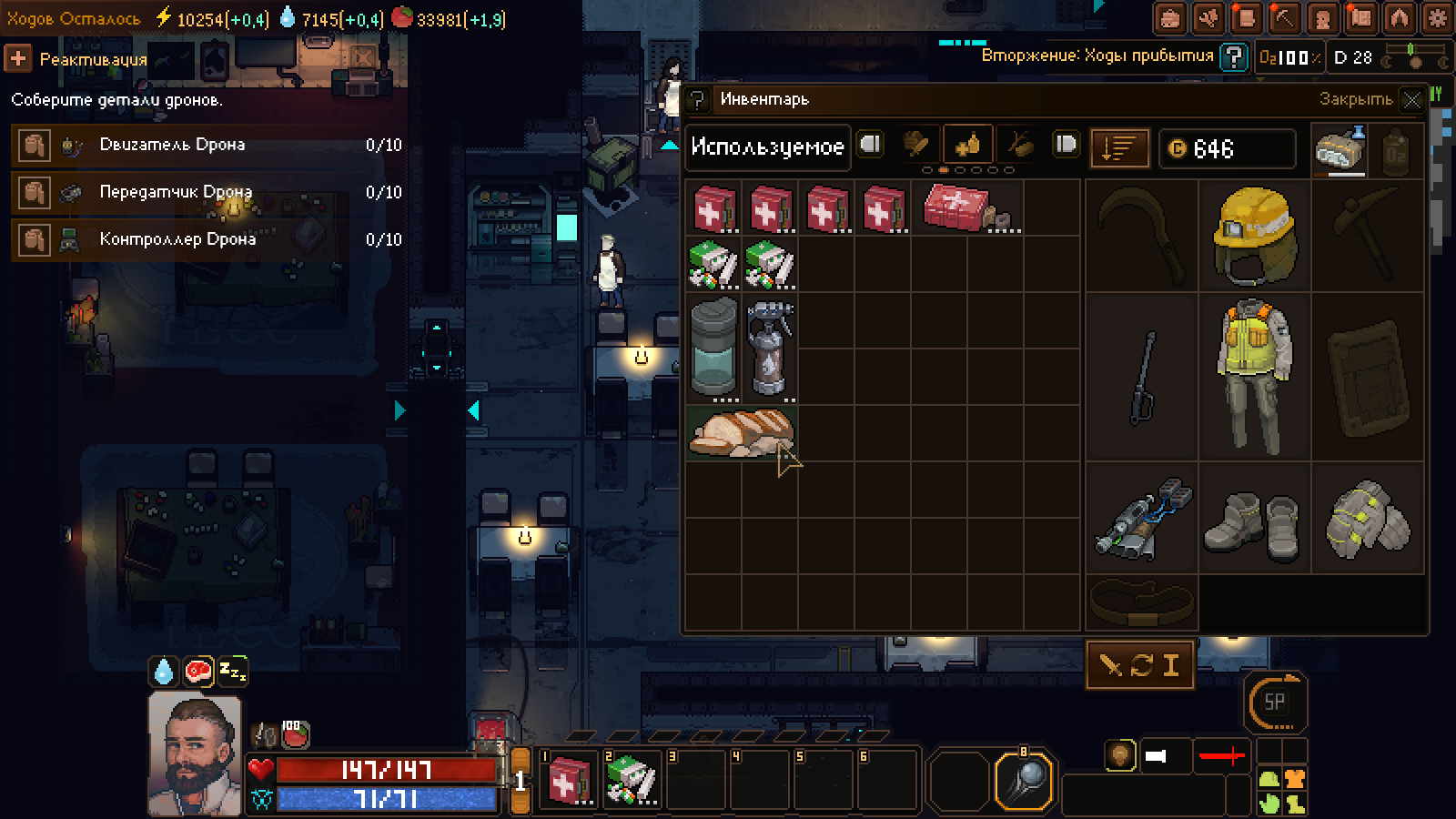This screenshot has height=819, width=1456.
Task: Click the equipped yellow miner helmet
Action: (1254, 236)
